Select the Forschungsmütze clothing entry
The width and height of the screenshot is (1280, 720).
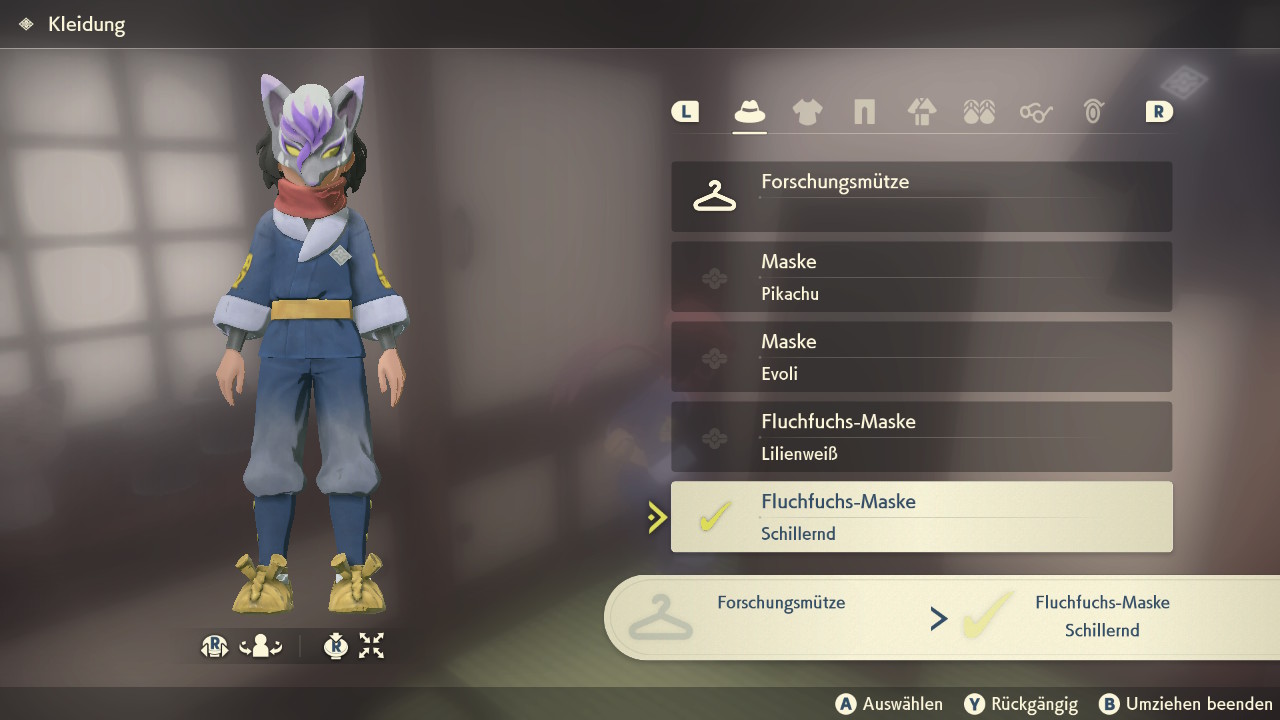tap(921, 197)
